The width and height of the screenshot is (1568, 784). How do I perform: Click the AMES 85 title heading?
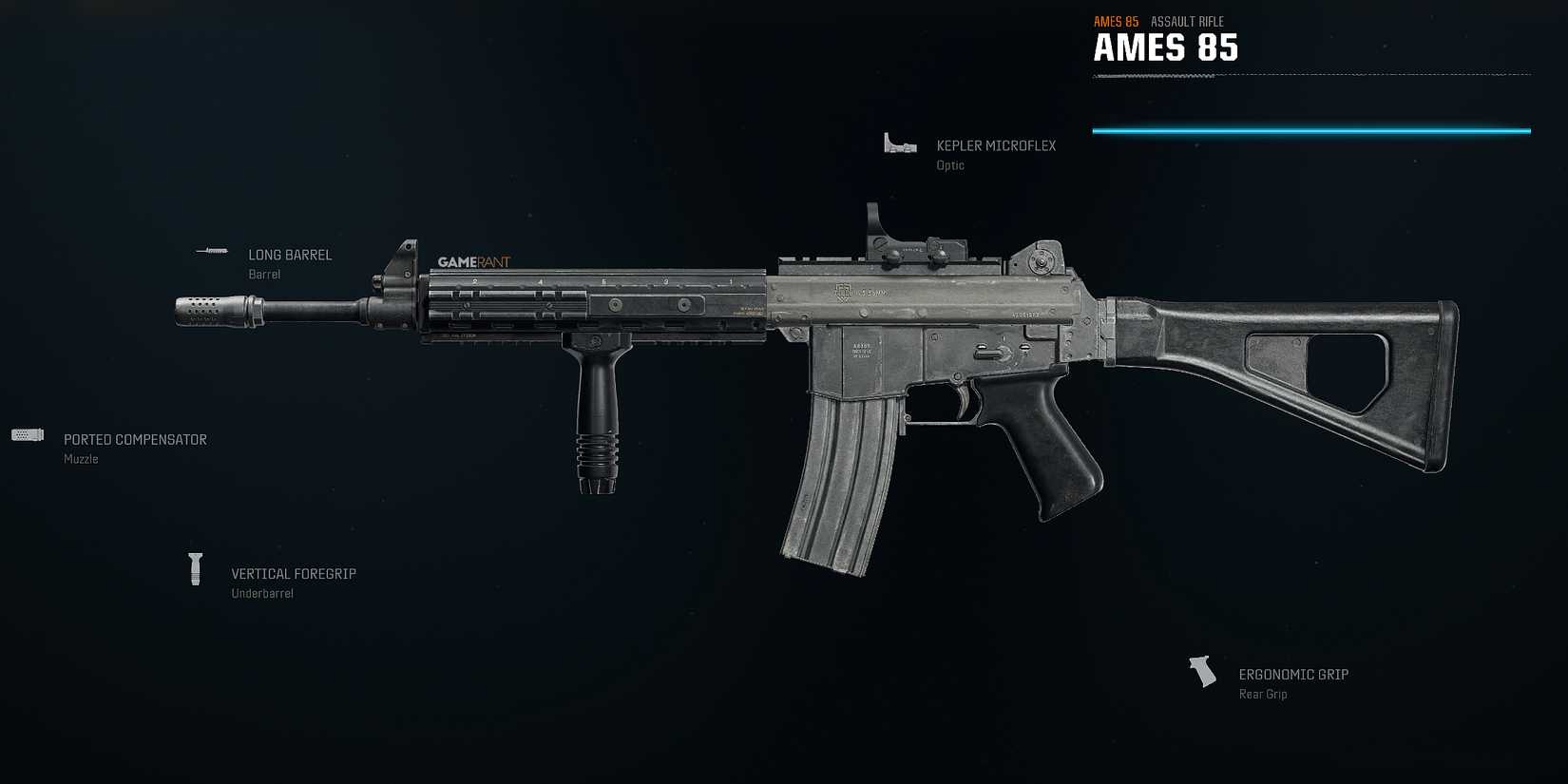coord(1167,48)
